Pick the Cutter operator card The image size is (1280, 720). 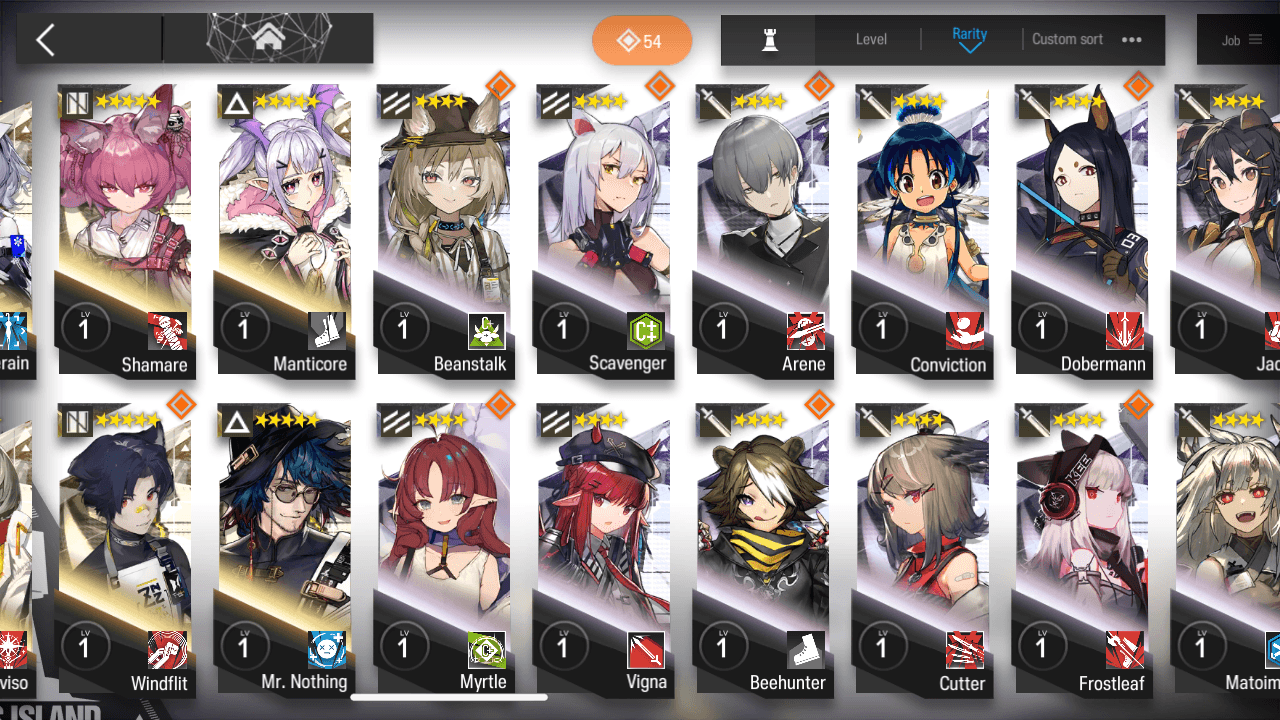click(922, 550)
